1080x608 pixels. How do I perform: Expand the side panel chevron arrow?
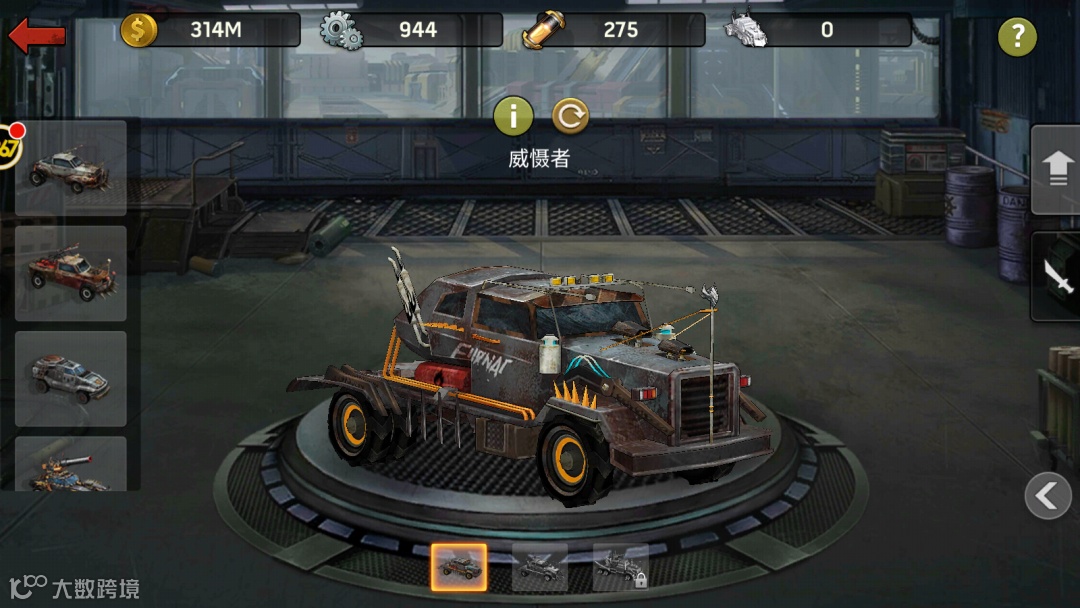(1047, 495)
